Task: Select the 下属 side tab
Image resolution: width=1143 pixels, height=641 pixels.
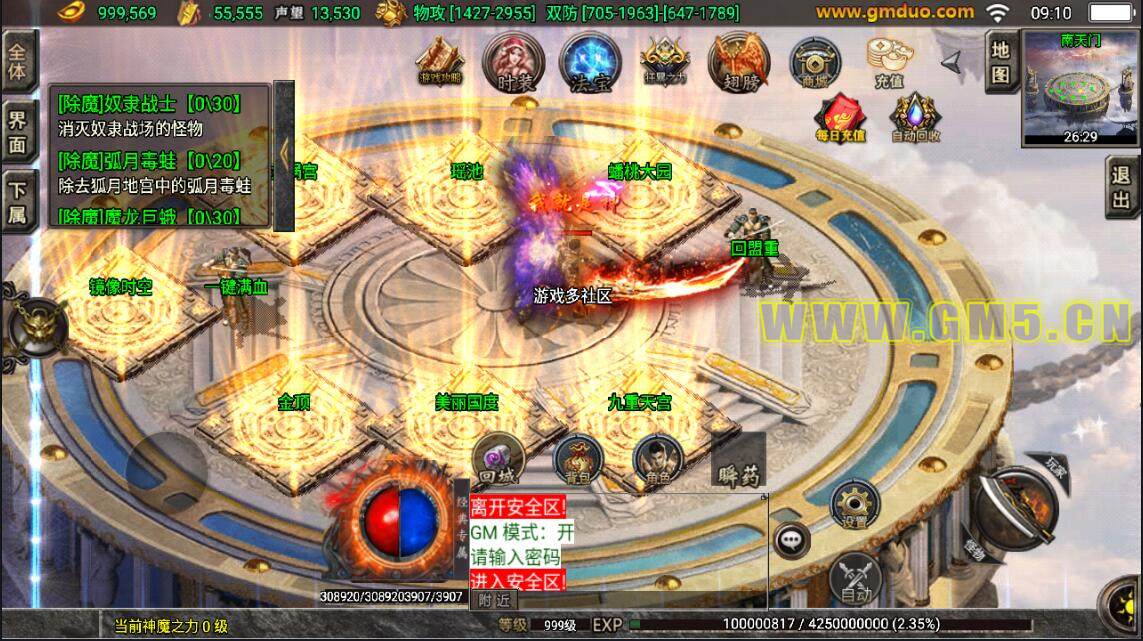Action: (x=16, y=200)
